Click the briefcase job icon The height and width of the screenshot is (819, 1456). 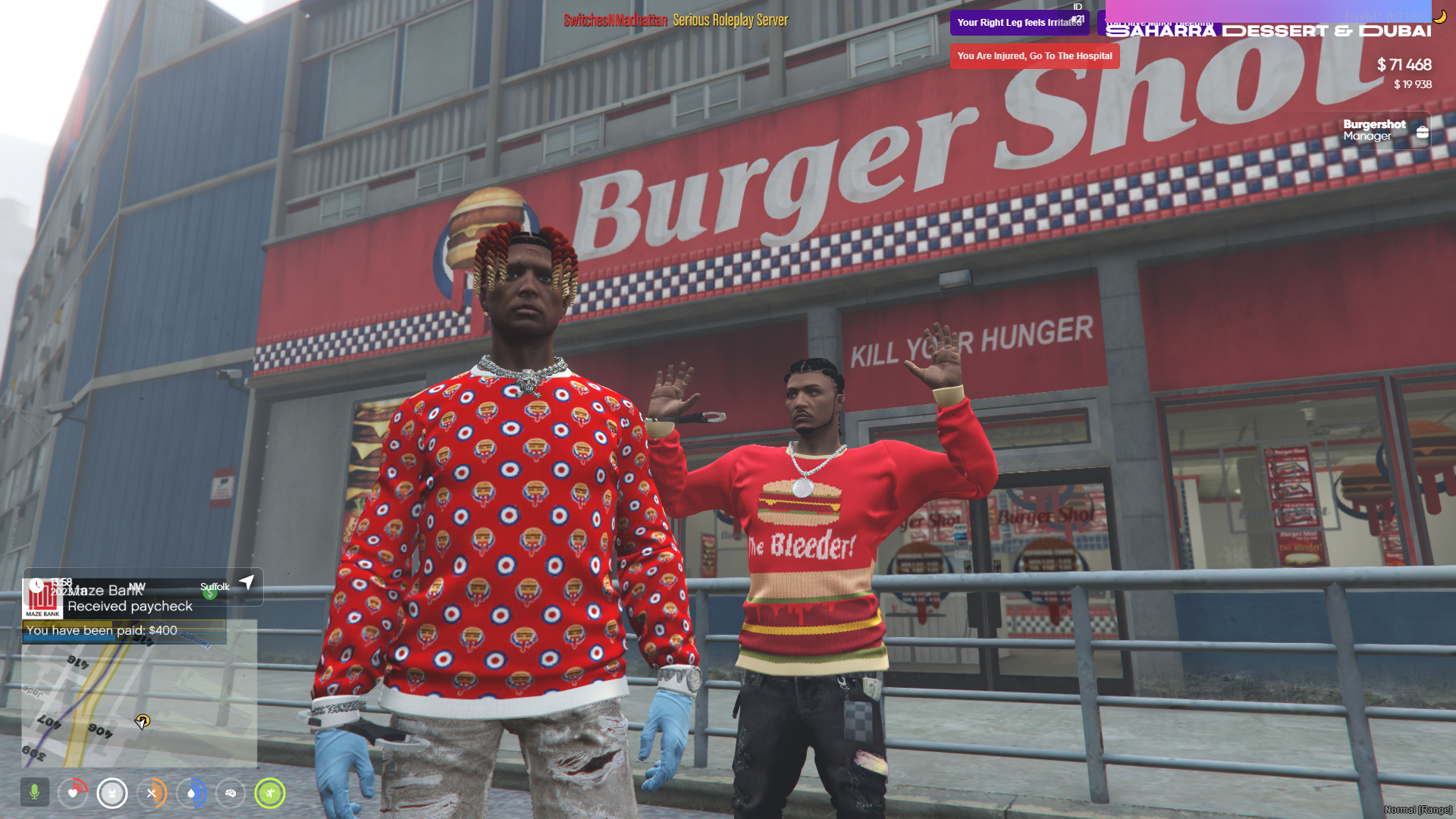(x=1423, y=132)
